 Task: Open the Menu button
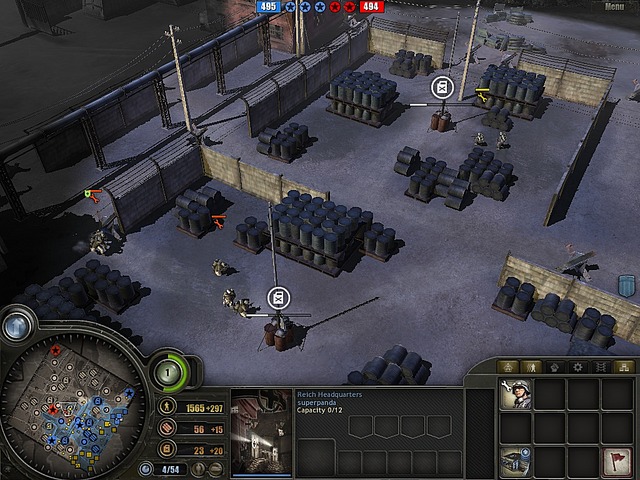click(x=613, y=7)
